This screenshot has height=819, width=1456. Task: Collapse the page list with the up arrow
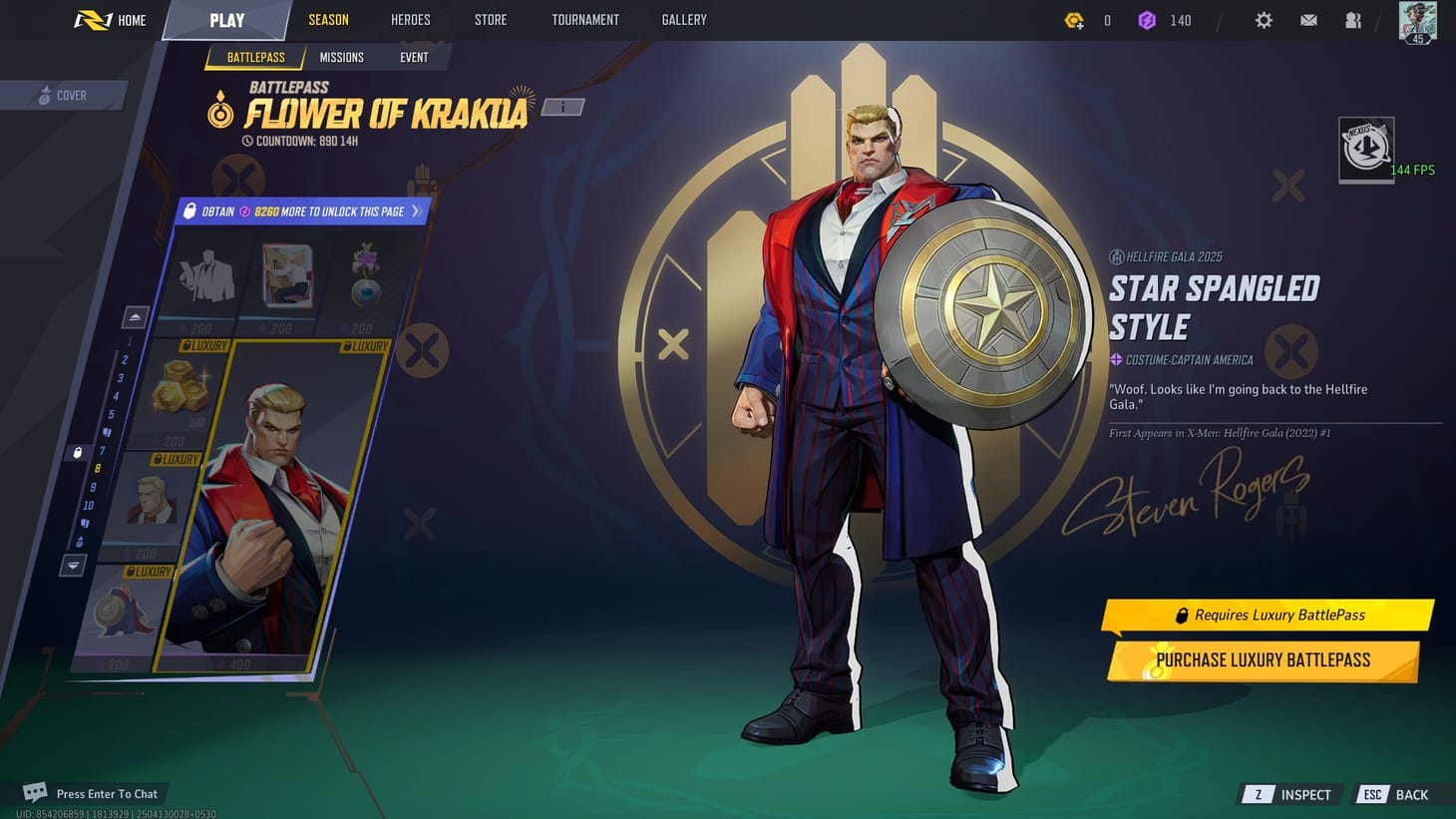tap(134, 315)
